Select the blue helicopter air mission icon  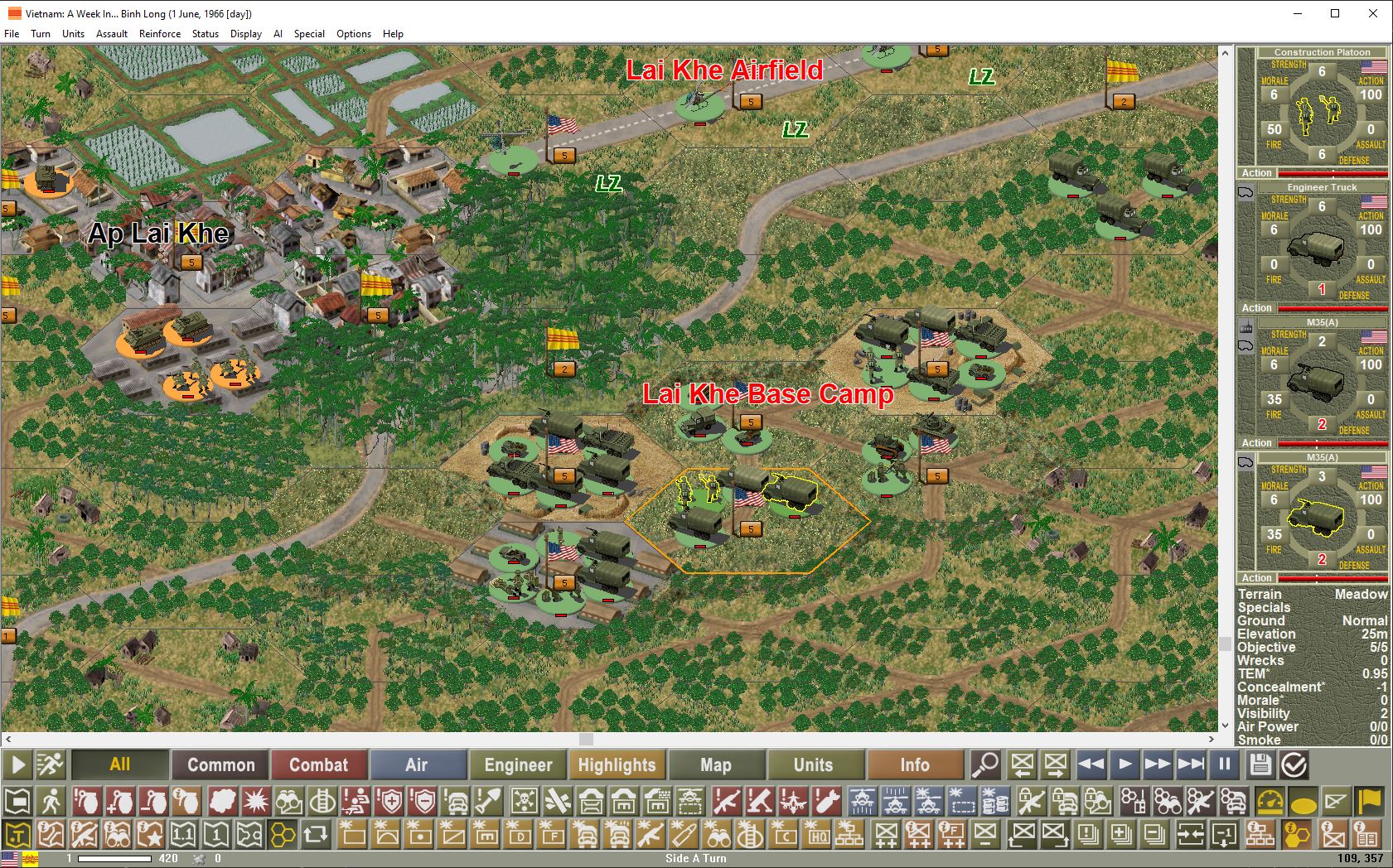click(864, 801)
